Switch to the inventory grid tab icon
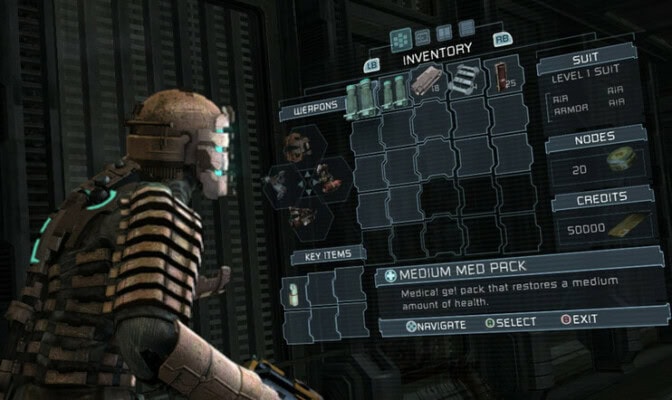The height and width of the screenshot is (400, 672). pyautogui.click(x=400, y=38)
